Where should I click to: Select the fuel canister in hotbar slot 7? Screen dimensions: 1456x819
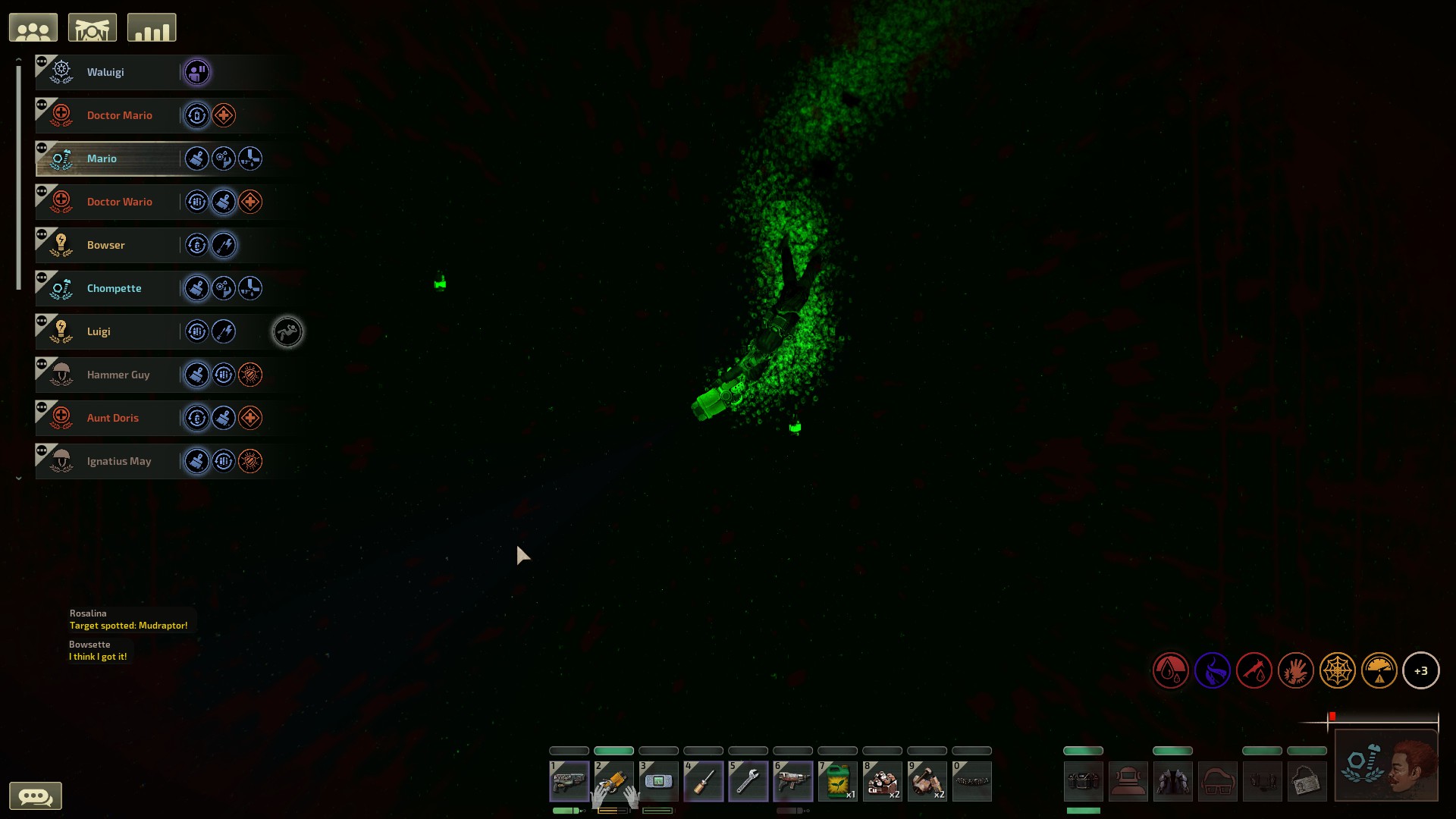[x=839, y=780]
